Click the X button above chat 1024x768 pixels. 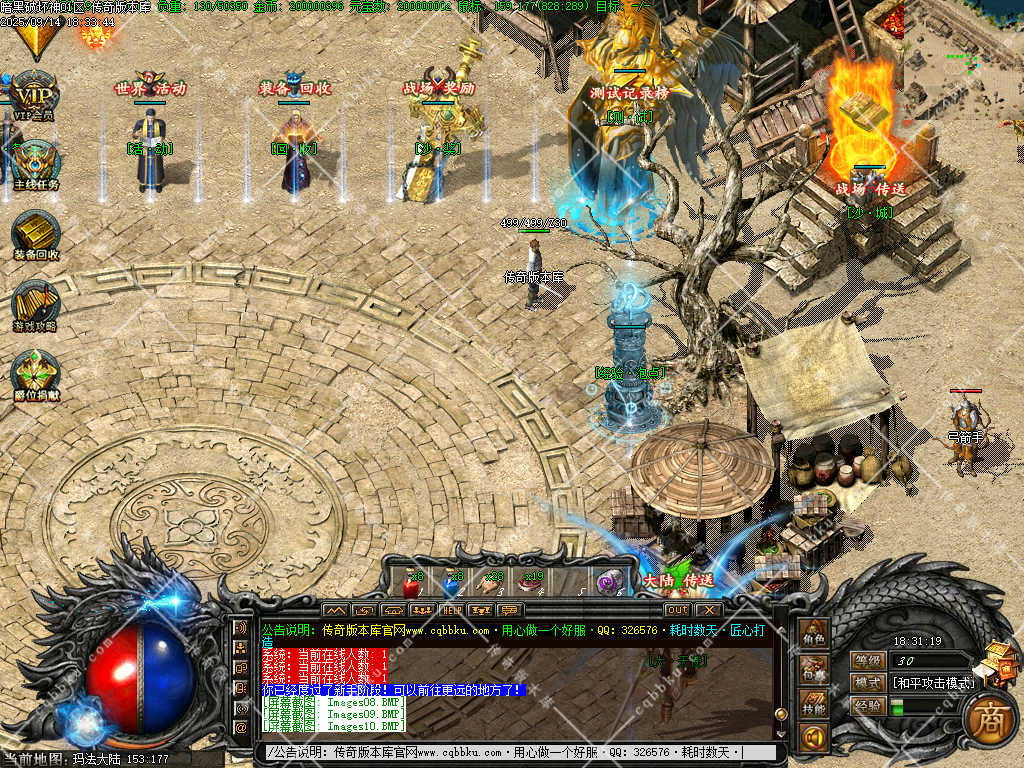[708, 609]
